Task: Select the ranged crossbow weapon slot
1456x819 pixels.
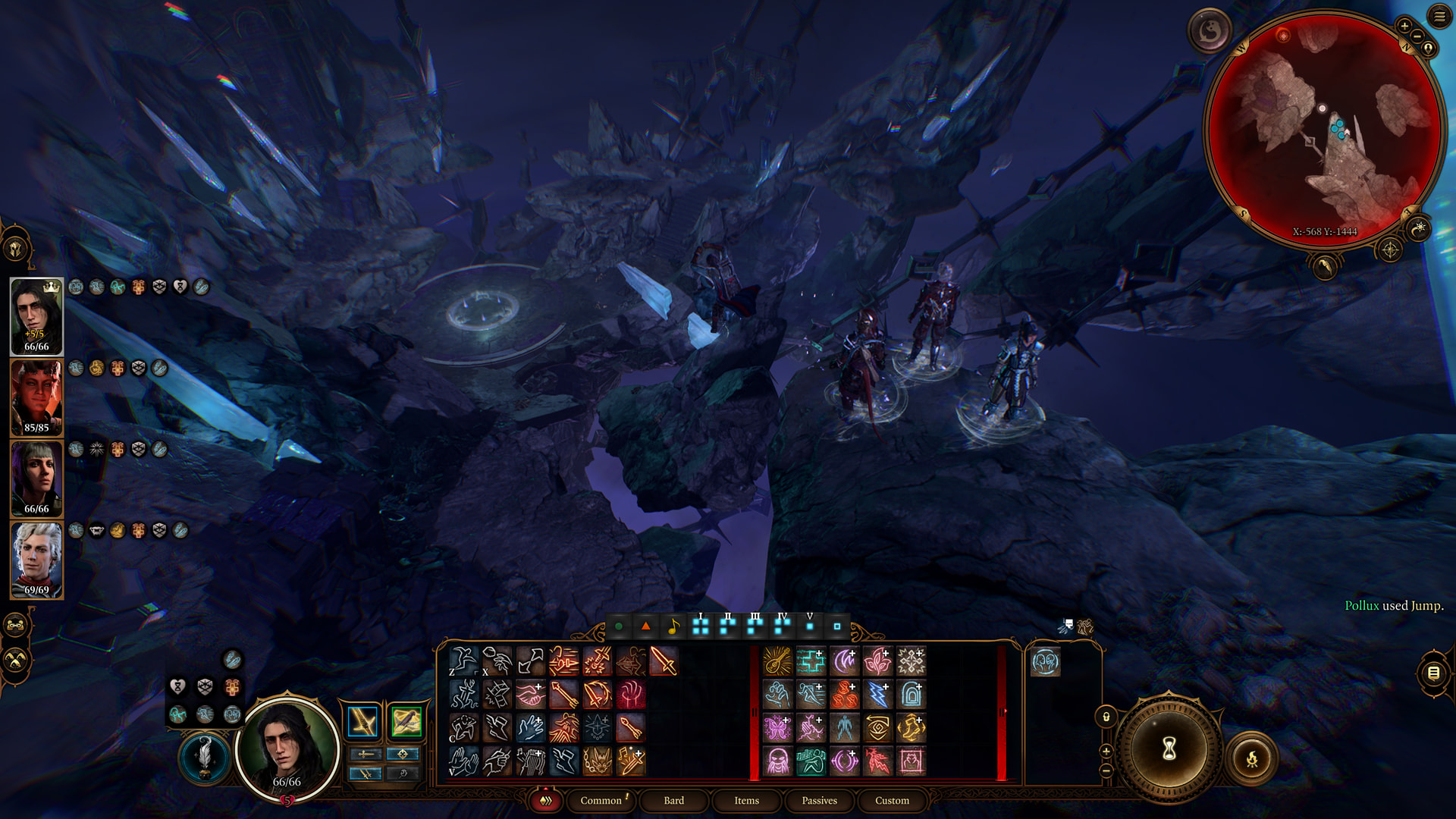Action: point(406,721)
